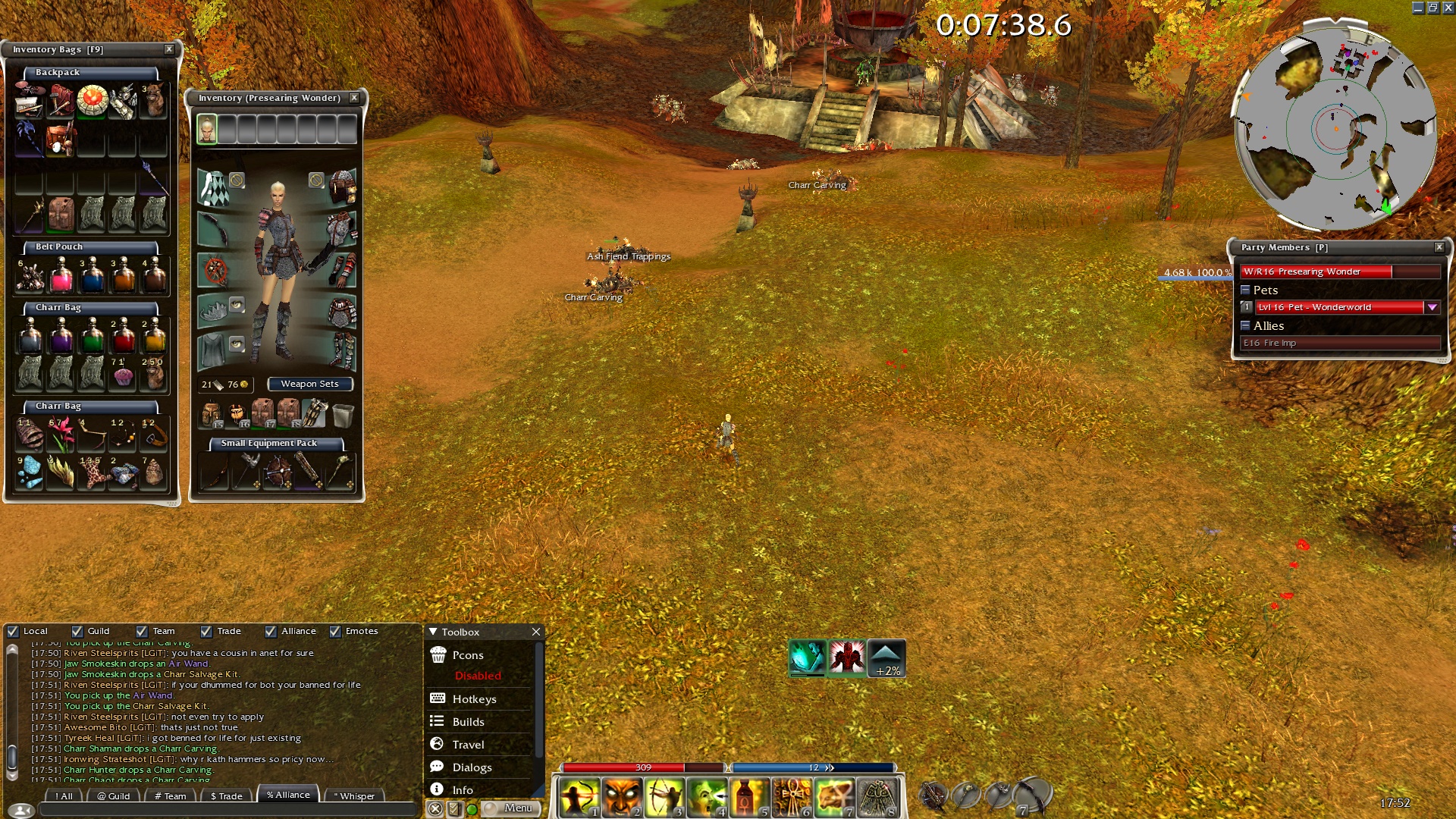Open the pet Wonderworld dropdown arrow
This screenshot has height=819, width=1456.
pos(1432,307)
